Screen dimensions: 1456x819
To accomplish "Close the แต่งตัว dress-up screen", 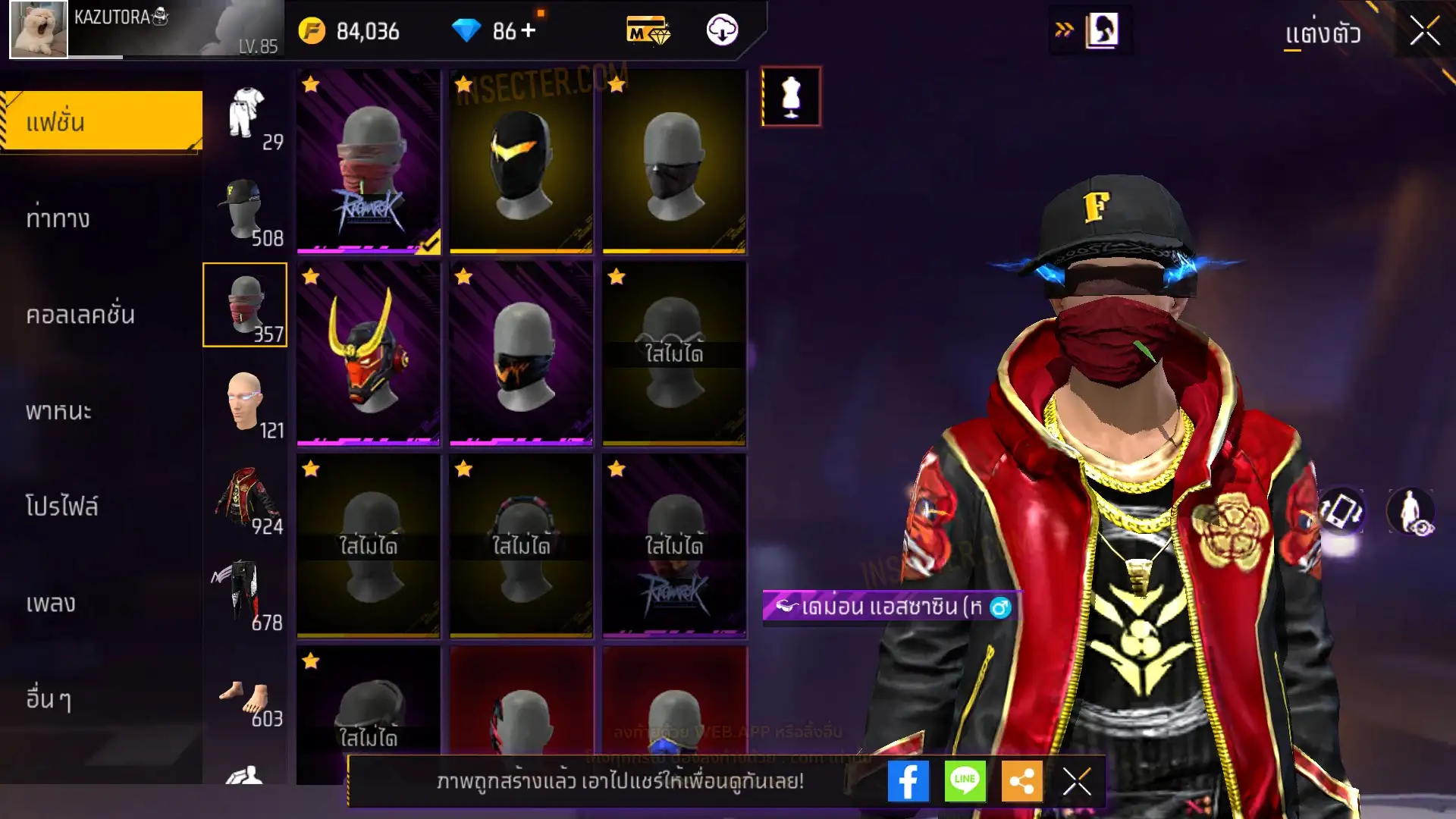I will (1424, 32).
